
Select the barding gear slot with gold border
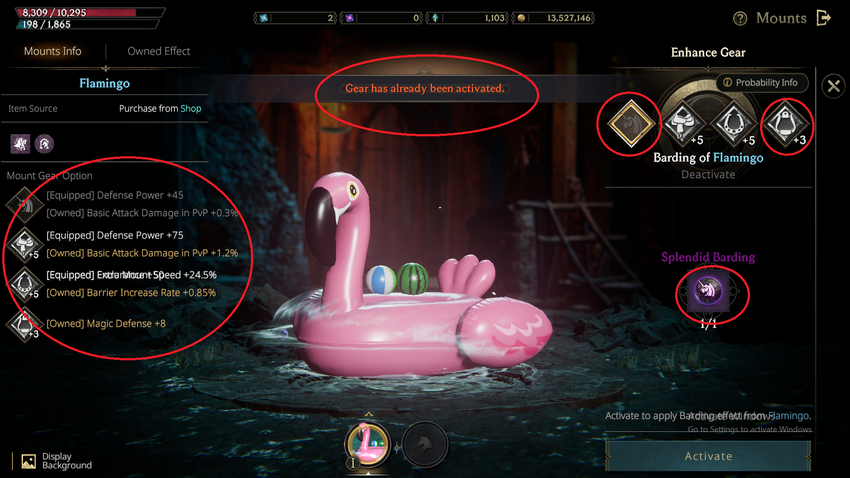point(629,124)
